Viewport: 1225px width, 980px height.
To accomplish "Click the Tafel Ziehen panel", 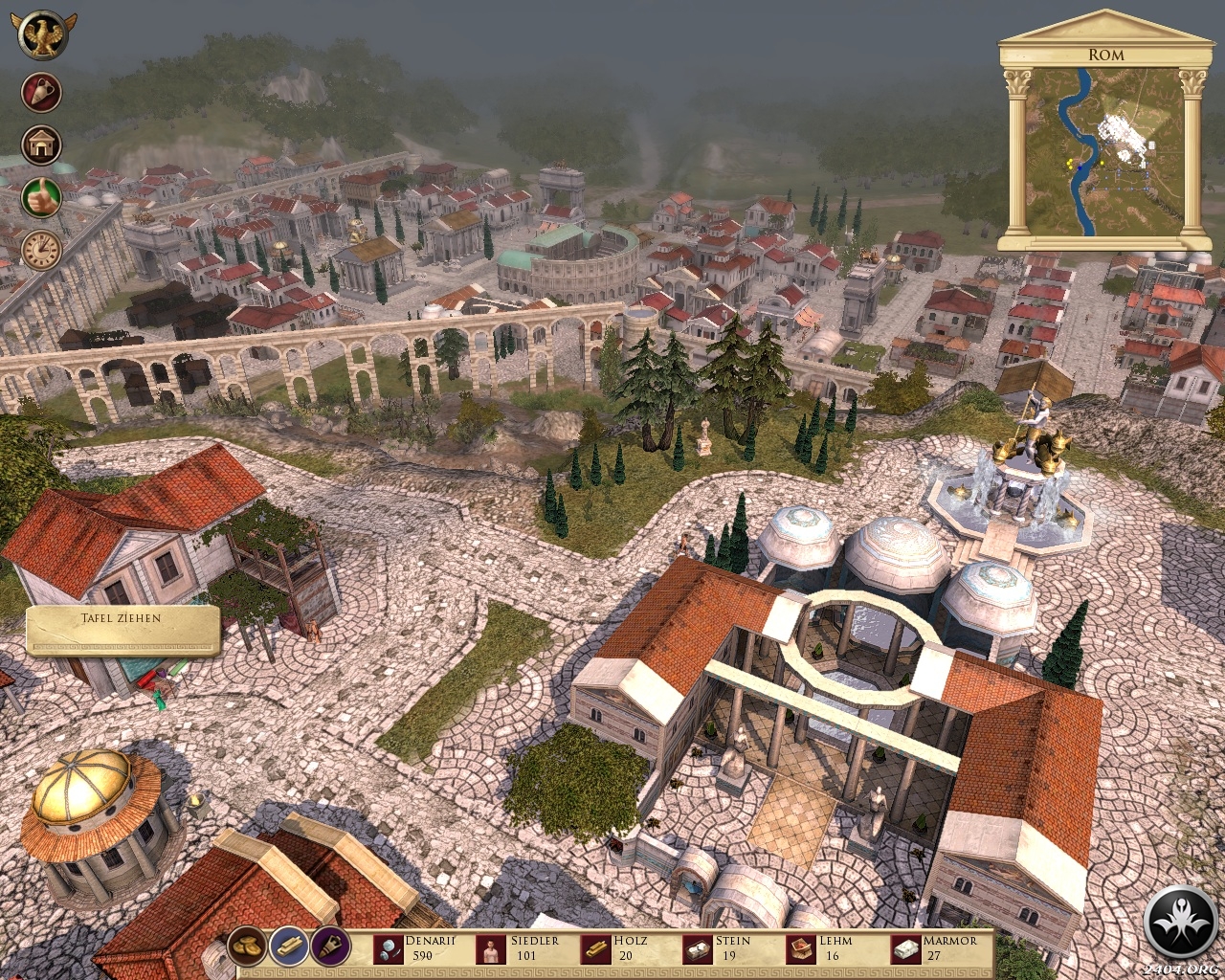I will (123, 630).
